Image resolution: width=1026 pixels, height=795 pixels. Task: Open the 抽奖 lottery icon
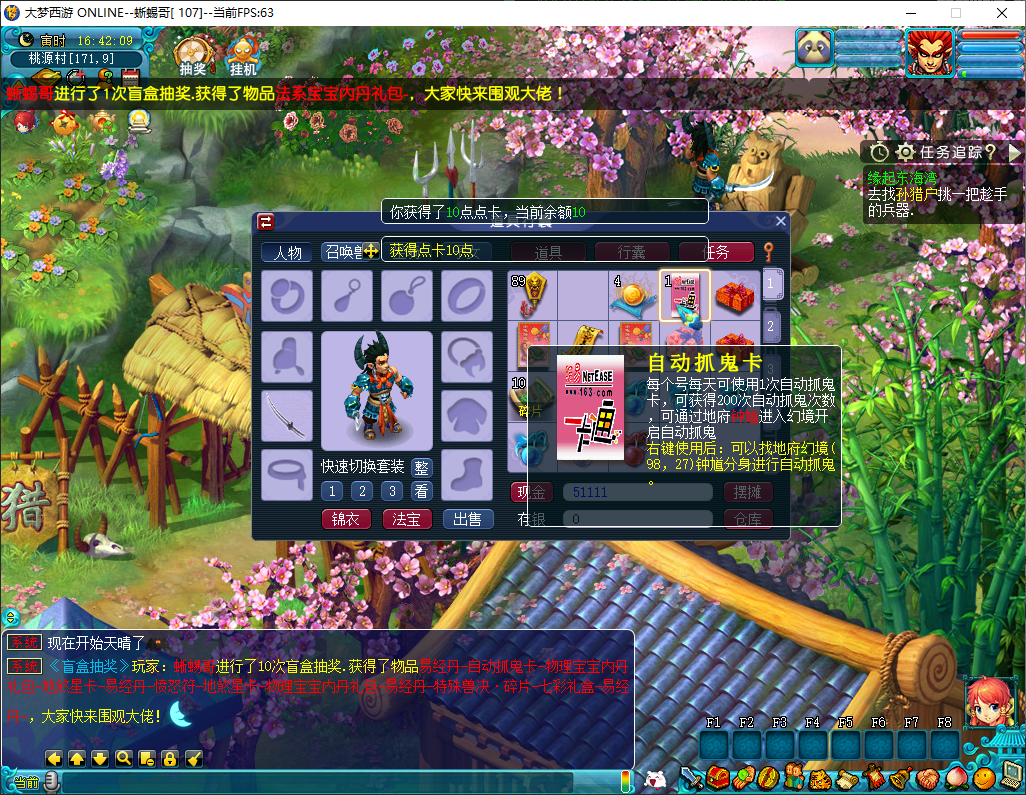click(x=193, y=53)
